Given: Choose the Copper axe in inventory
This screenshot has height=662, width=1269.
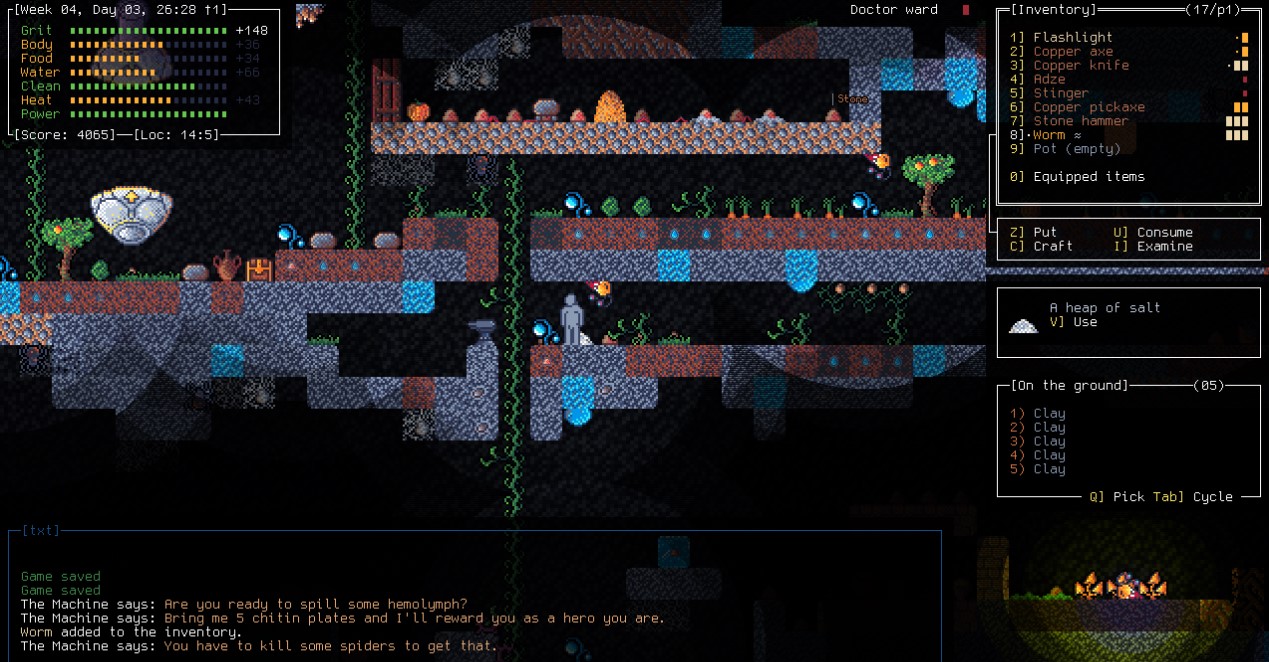Looking at the screenshot, I should tap(1072, 51).
